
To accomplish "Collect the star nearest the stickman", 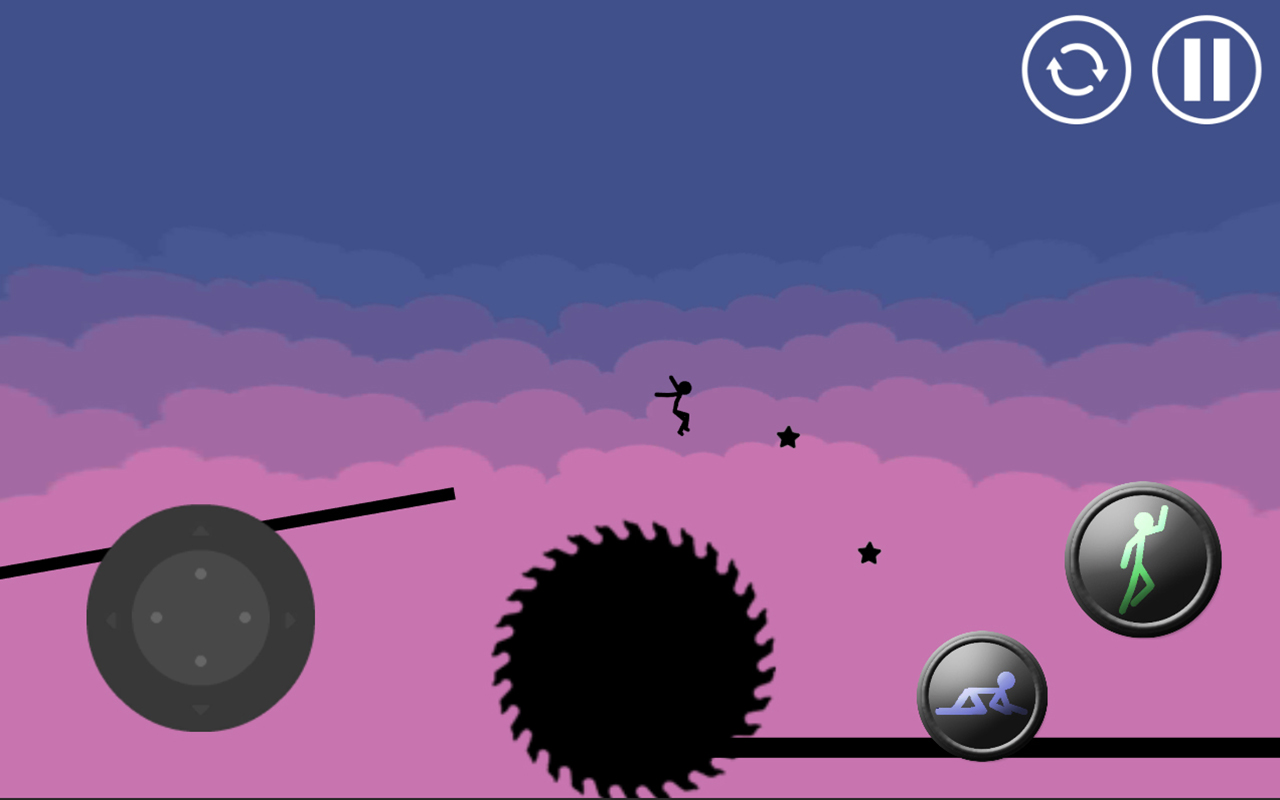I will (x=787, y=437).
